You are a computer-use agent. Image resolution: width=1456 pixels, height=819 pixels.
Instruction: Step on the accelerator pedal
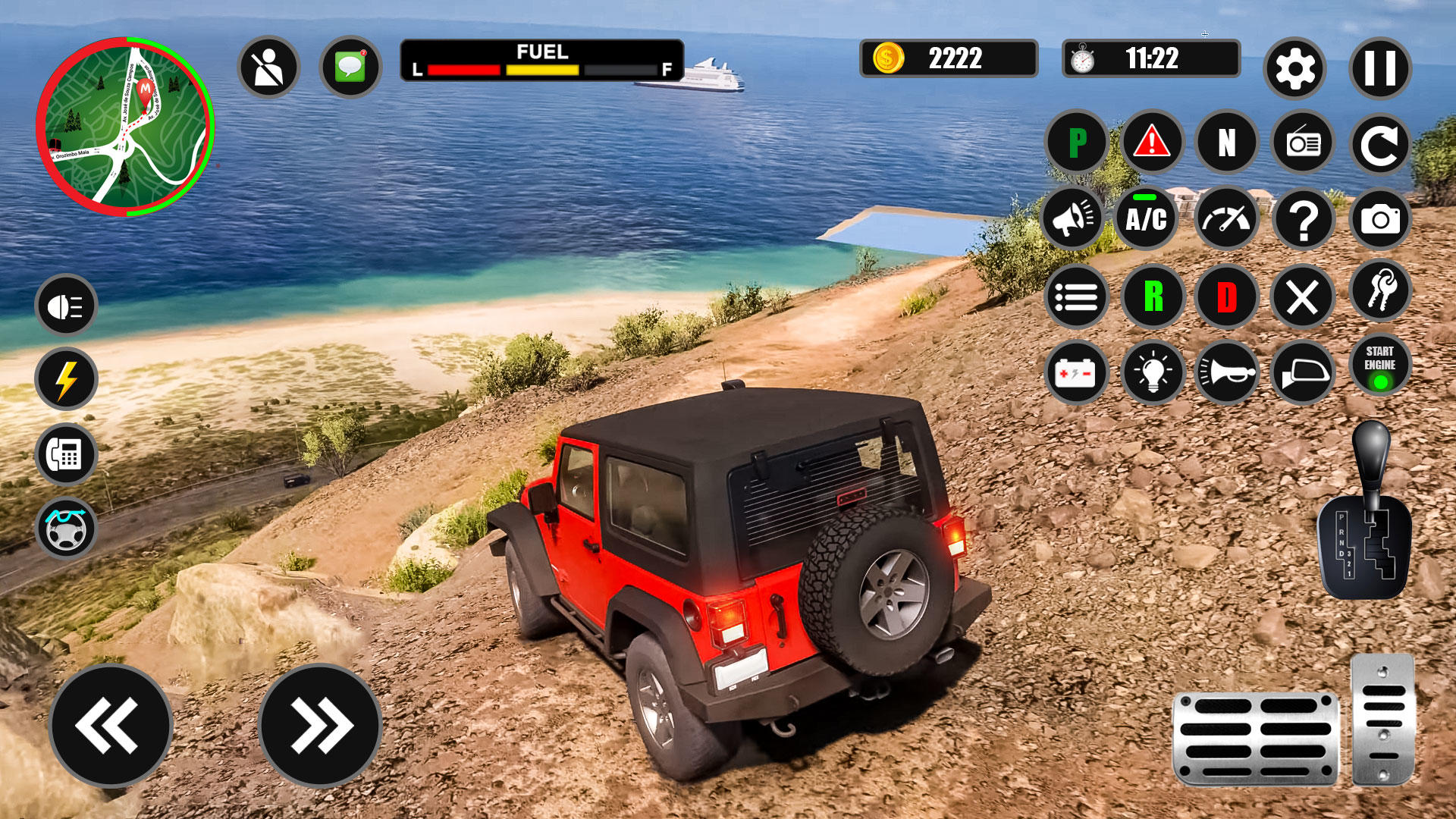click(1383, 719)
